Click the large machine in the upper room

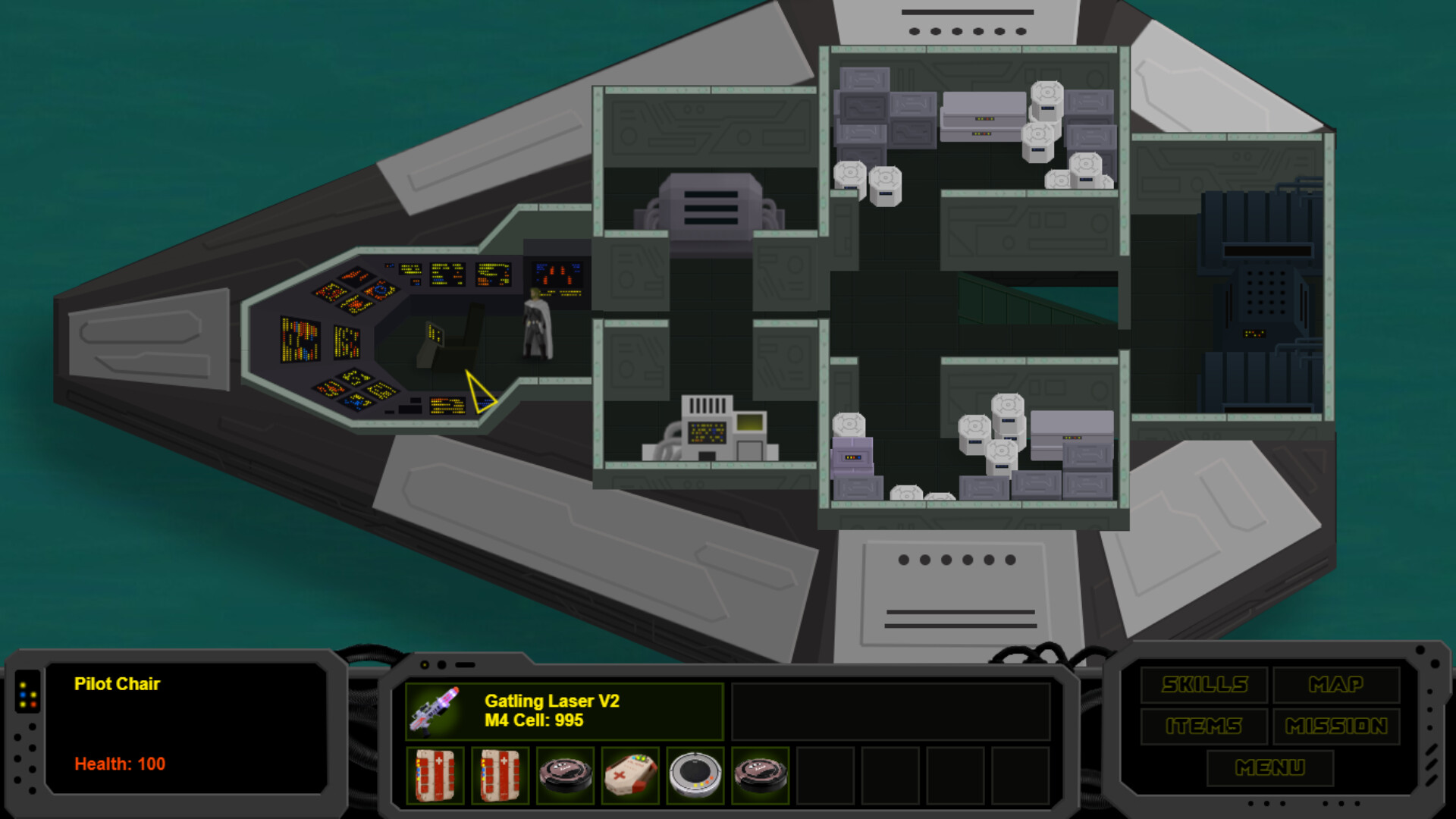713,205
